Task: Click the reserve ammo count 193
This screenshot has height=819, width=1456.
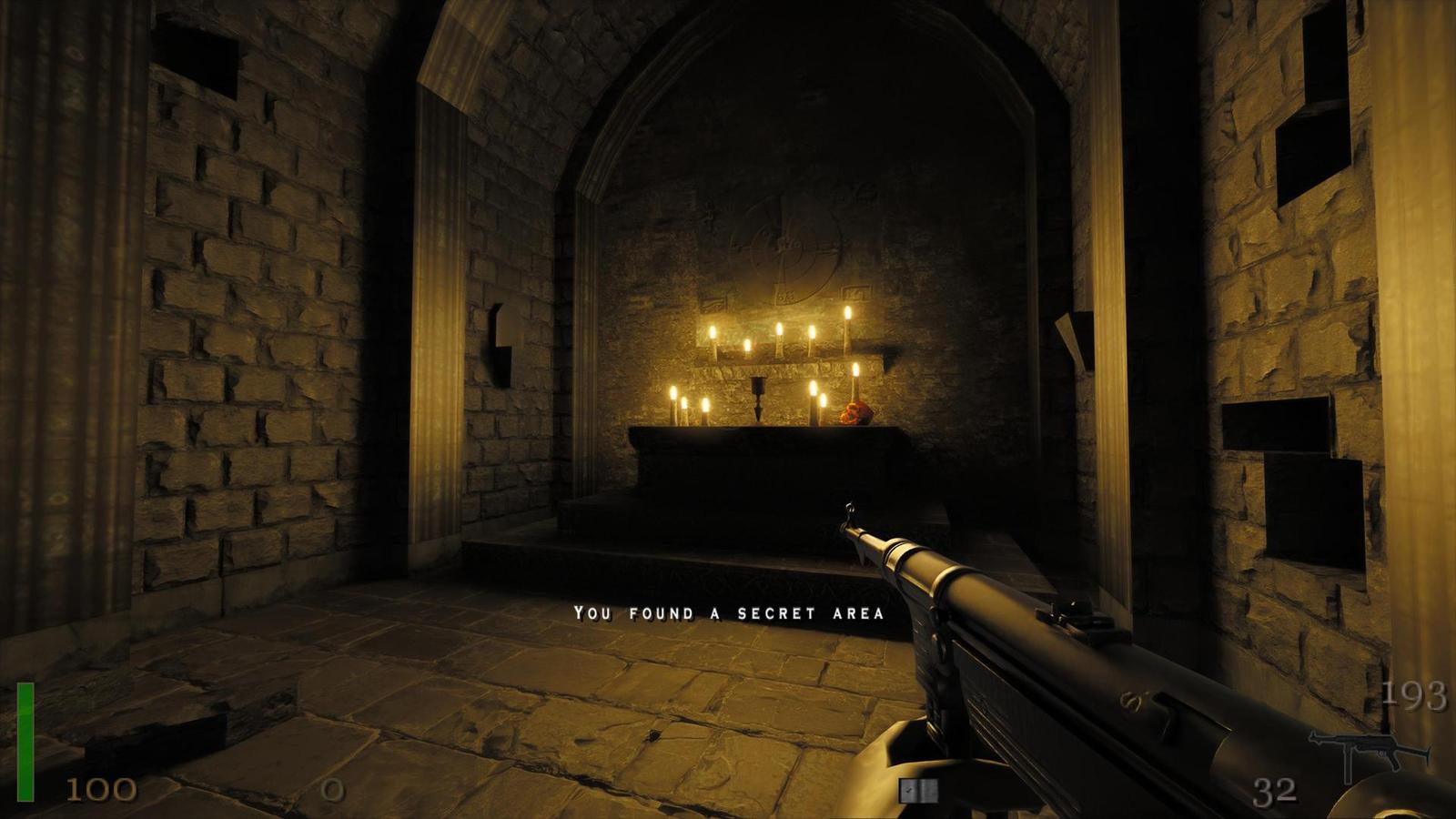Action: (1417, 696)
